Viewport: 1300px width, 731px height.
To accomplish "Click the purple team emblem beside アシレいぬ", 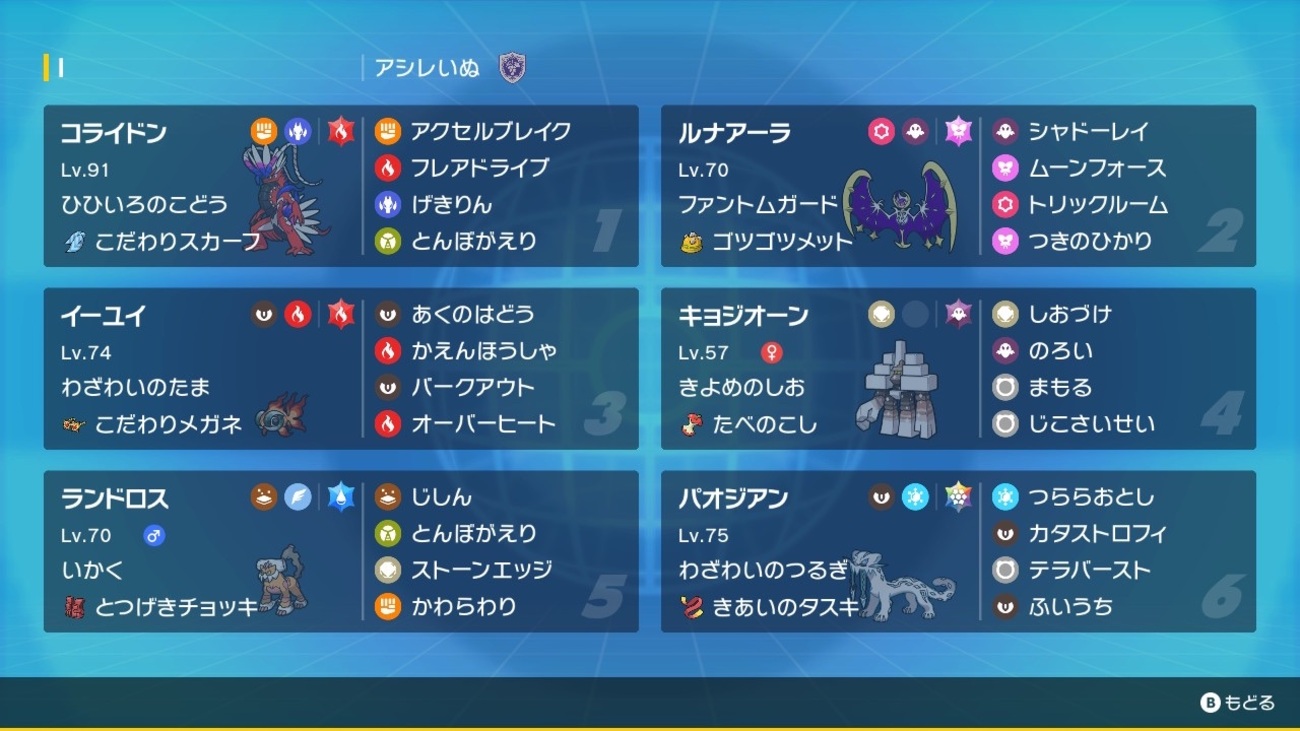I will point(512,69).
